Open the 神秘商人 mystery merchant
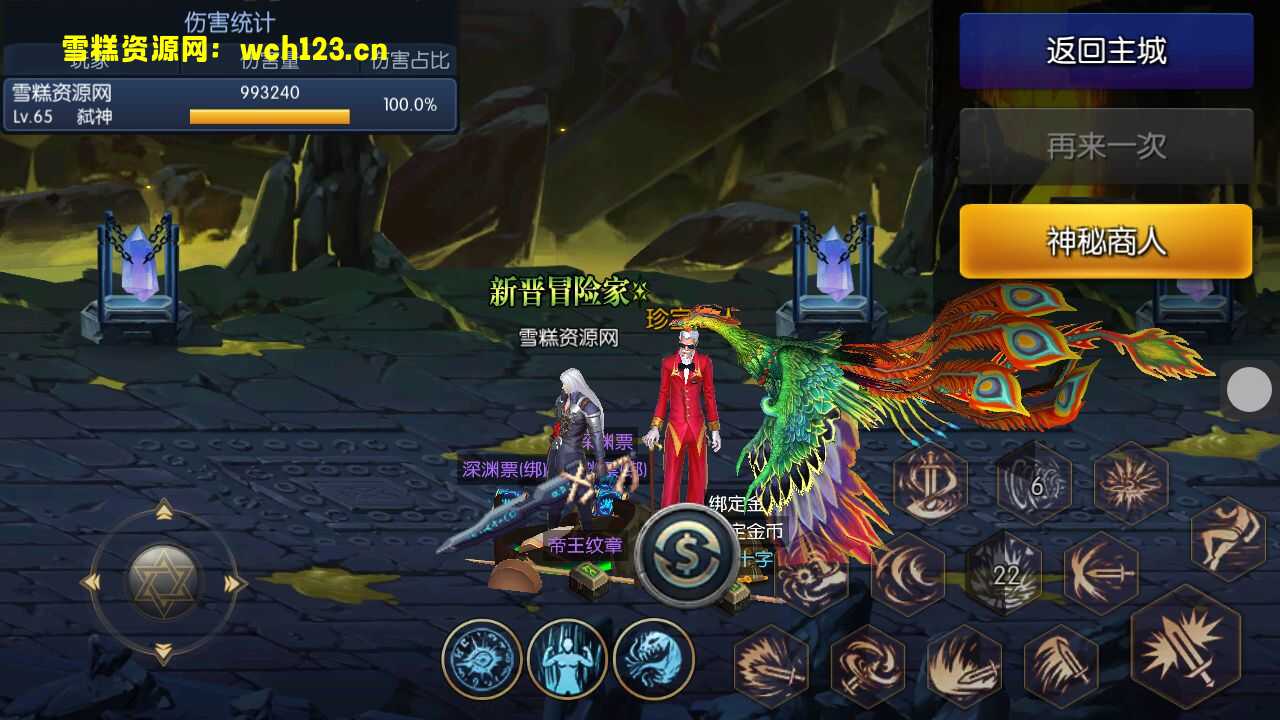The image size is (1280, 720). pos(1106,241)
